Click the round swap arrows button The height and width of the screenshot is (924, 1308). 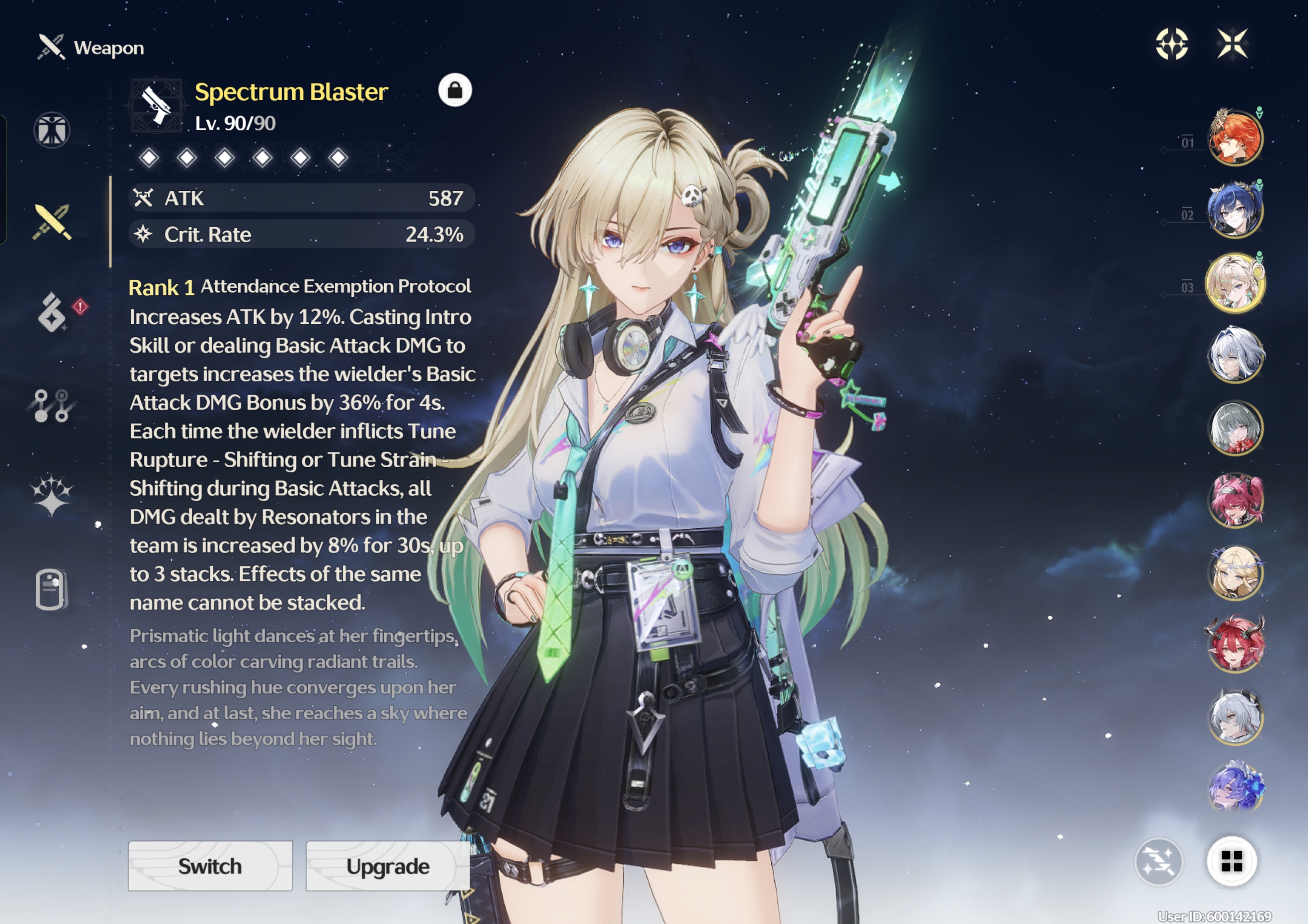click(1159, 861)
